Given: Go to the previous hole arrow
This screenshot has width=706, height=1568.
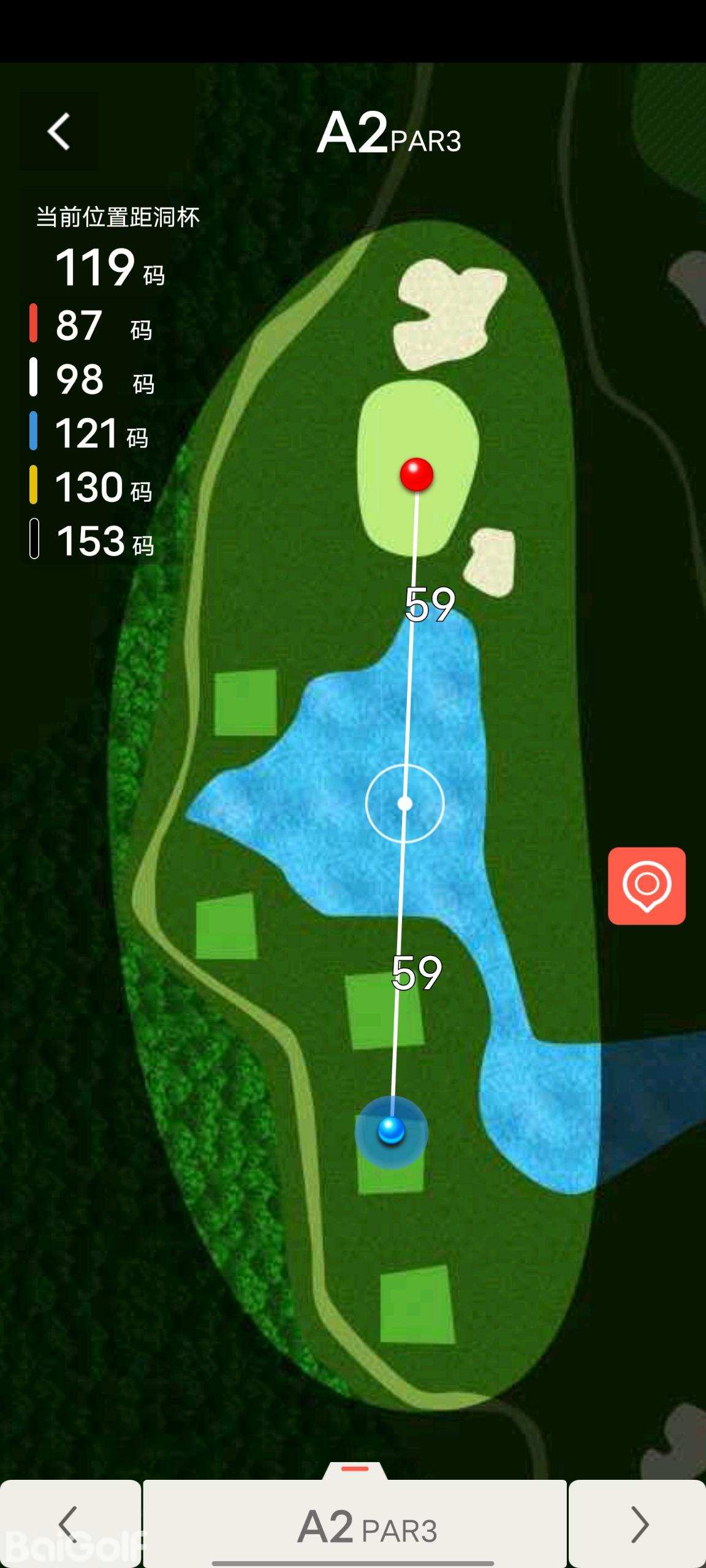Looking at the screenshot, I should pyautogui.click(x=70, y=1524).
